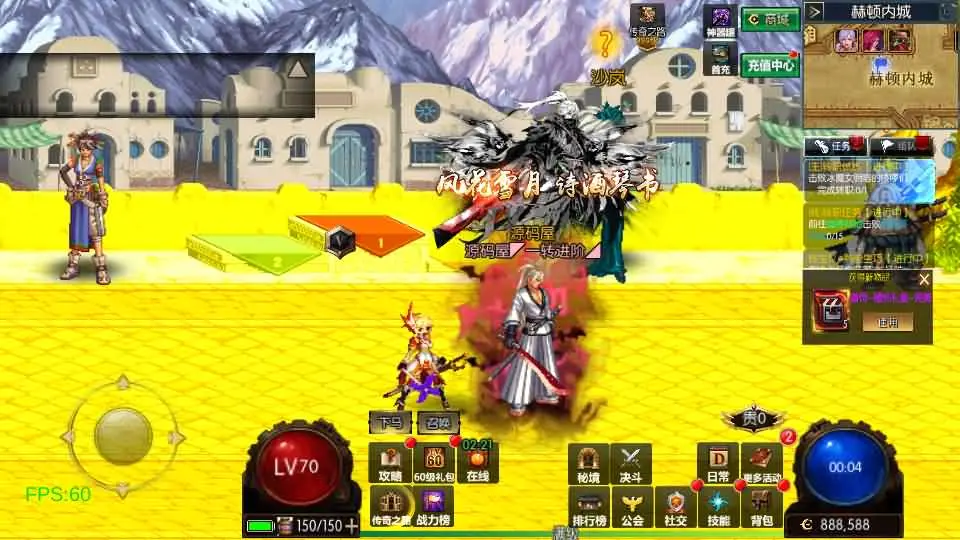The height and width of the screenshot is (540, 960).
Task: Click the 下马 dismount button
Action: click(390, 423)
